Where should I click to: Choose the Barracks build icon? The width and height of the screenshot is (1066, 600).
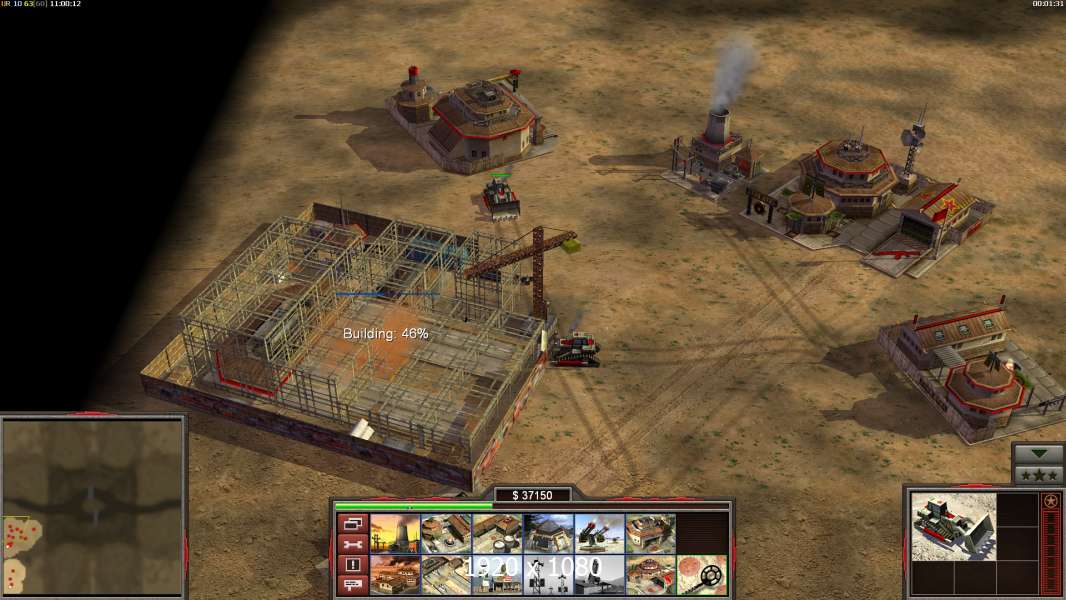click(446, 533)
